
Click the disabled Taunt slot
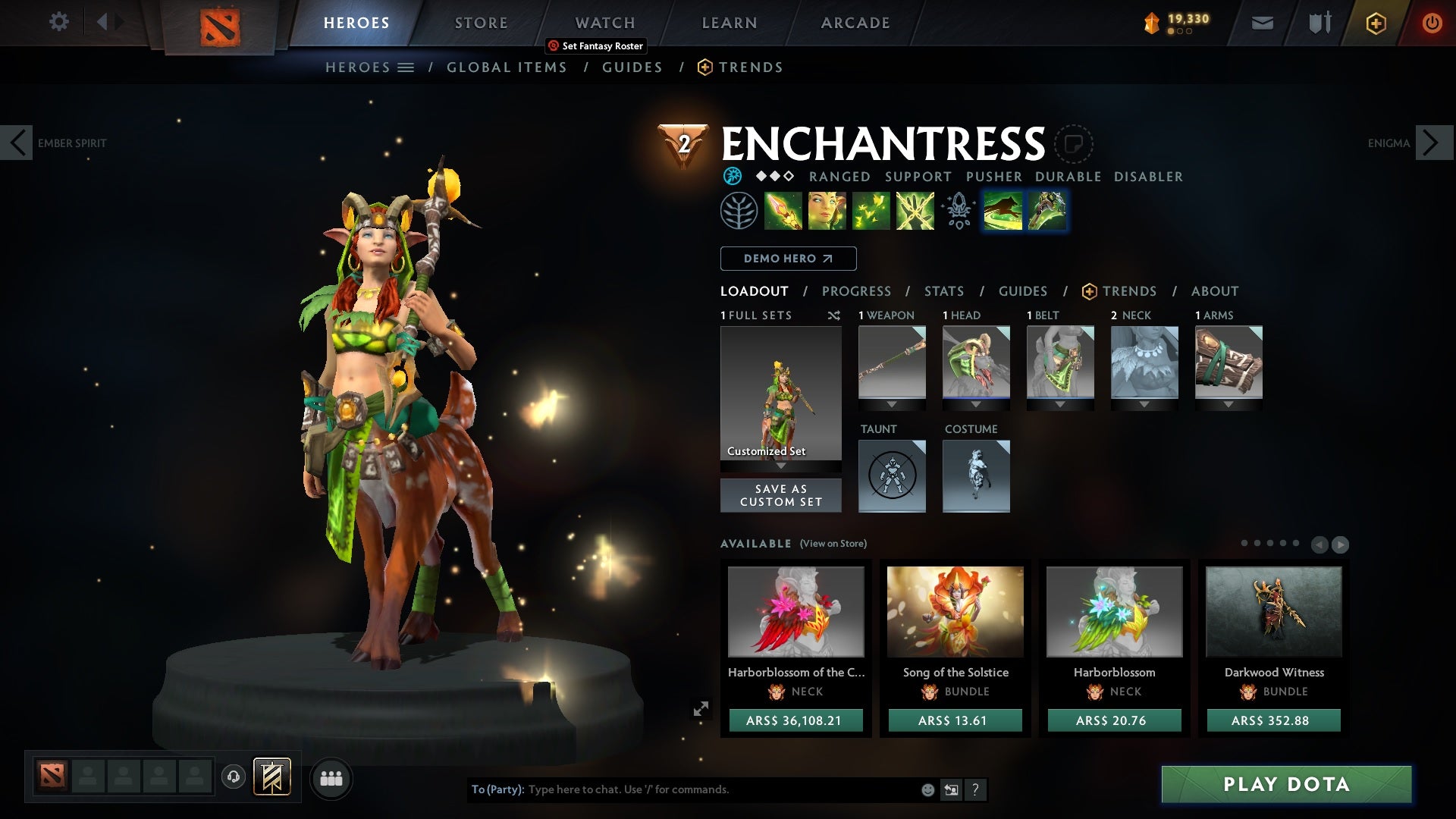click(x=892, y=476)
